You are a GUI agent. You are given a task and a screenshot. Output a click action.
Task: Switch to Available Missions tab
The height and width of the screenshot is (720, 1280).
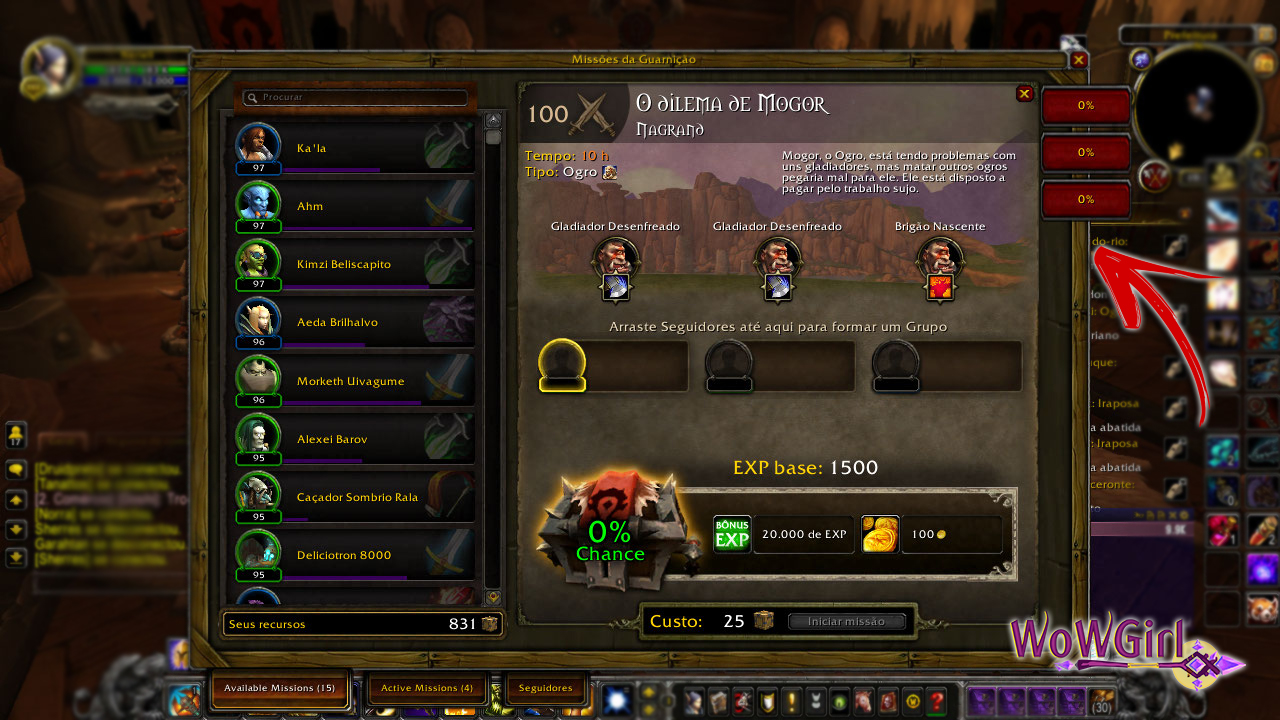tap(279, 688)
